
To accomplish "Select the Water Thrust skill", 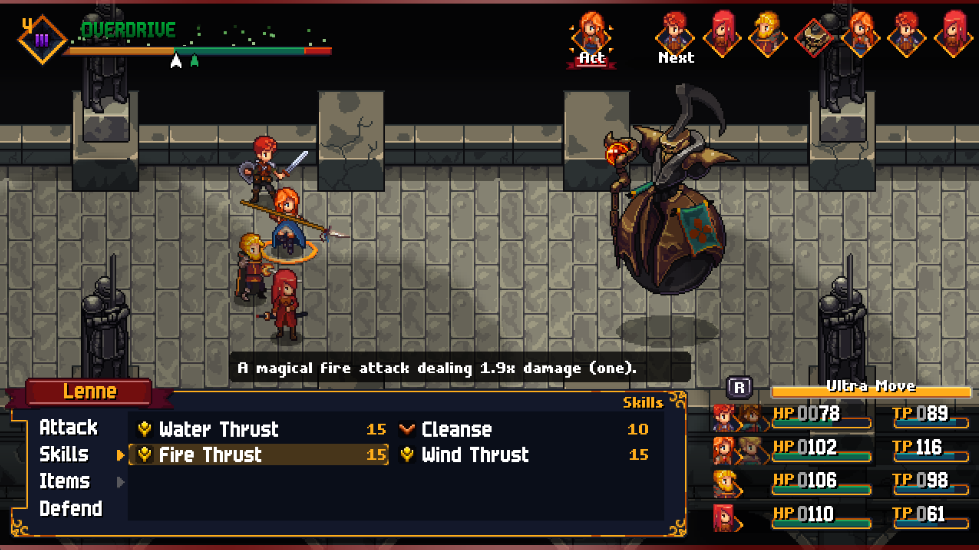I will coord(218,429).
